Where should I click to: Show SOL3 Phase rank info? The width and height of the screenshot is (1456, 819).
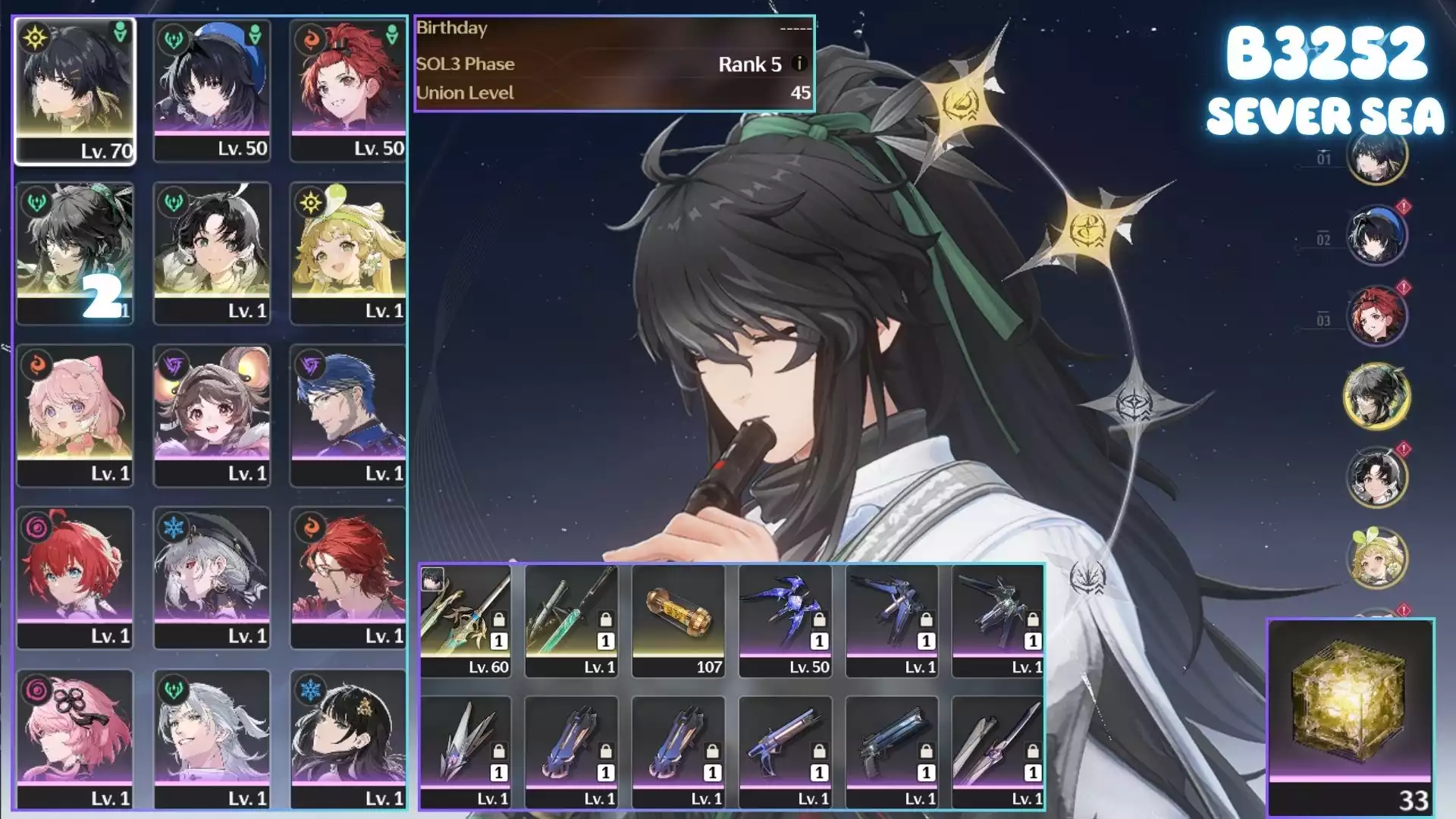coord(799,64)
